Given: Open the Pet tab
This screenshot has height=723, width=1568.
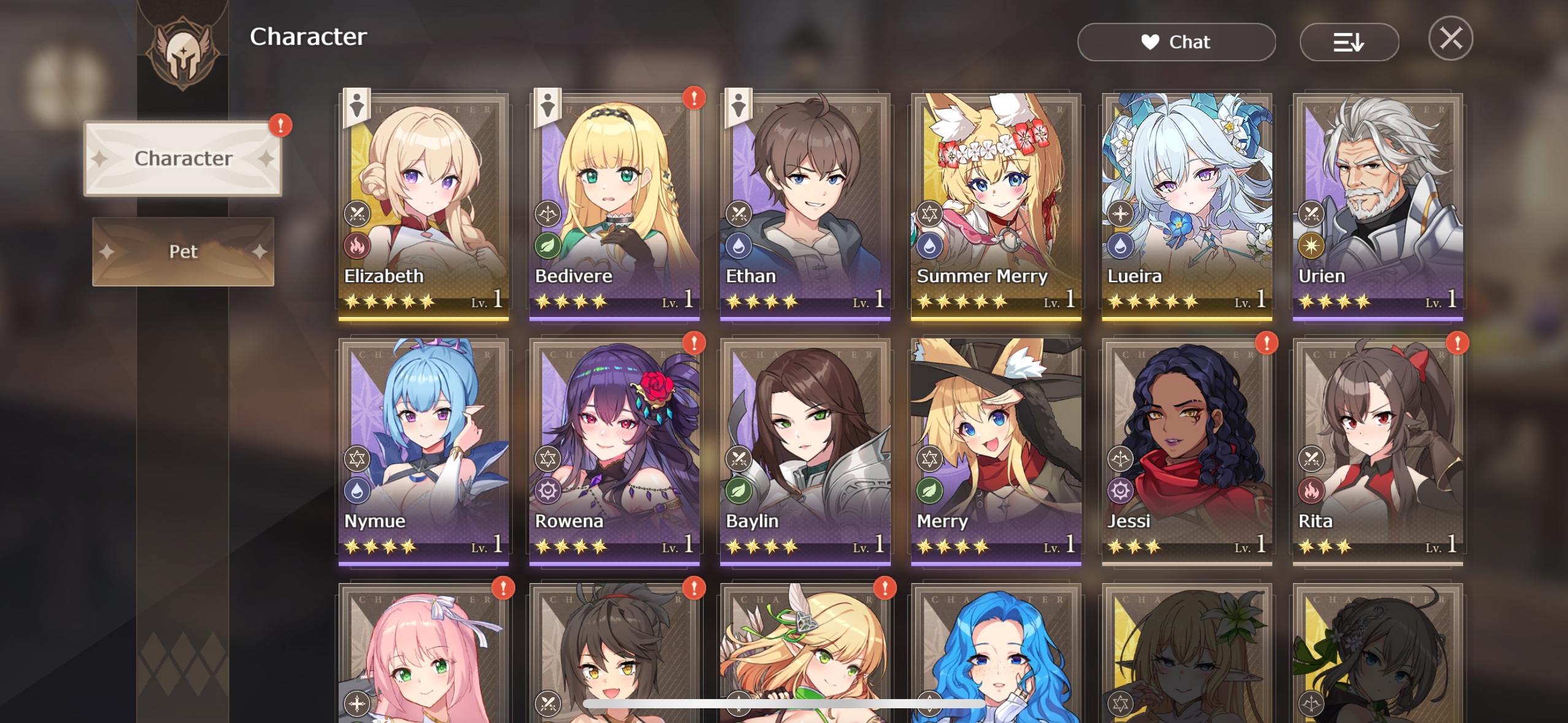Looking at the screenshot, I should 183,251.
